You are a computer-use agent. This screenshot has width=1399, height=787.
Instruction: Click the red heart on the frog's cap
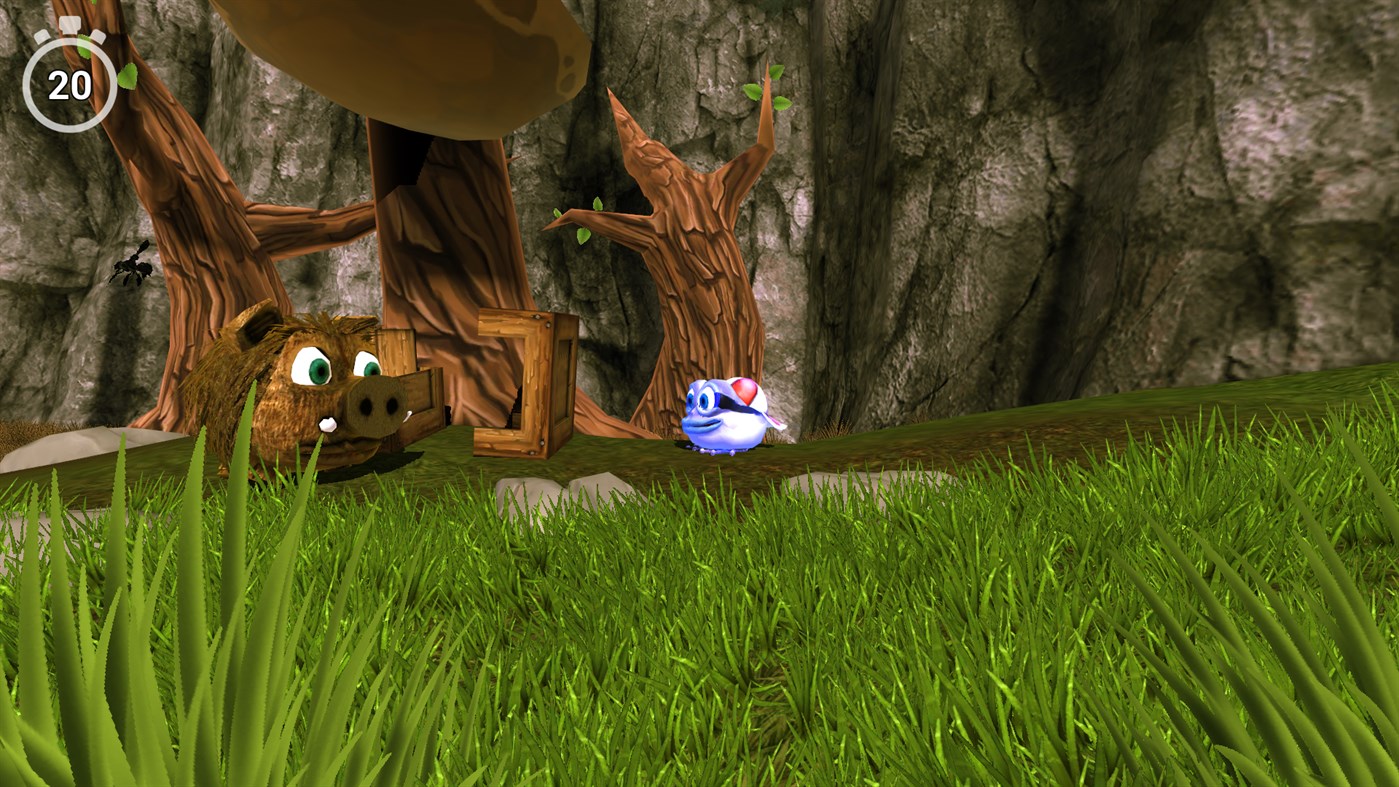pyautogui.click(x=744, y=393)
